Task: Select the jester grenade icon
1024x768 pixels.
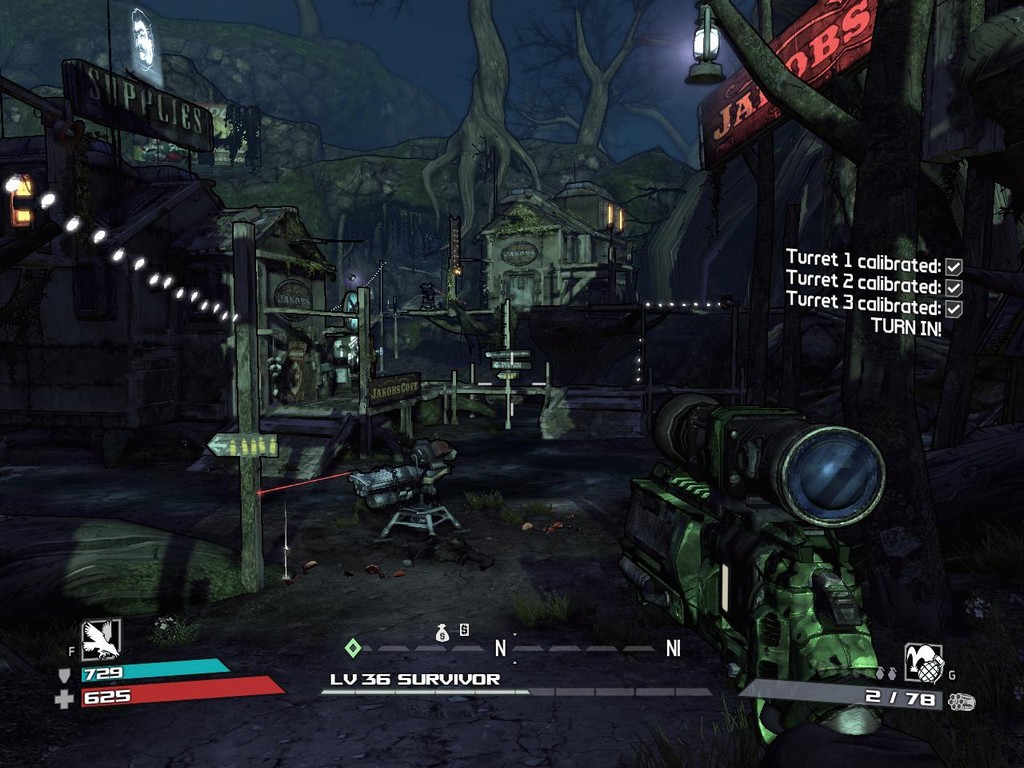Action: (923, 662)
